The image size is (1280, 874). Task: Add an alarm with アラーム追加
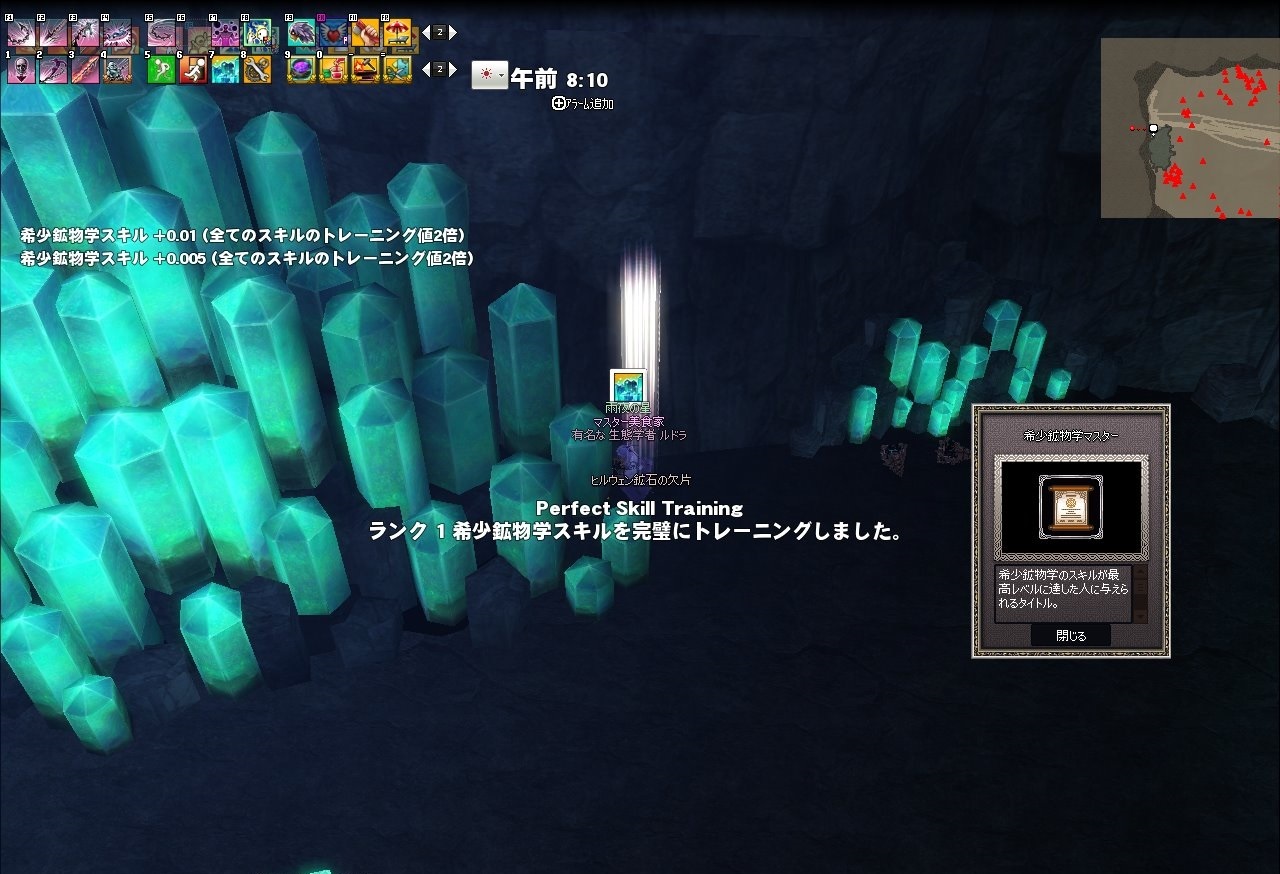coord(583,103)
